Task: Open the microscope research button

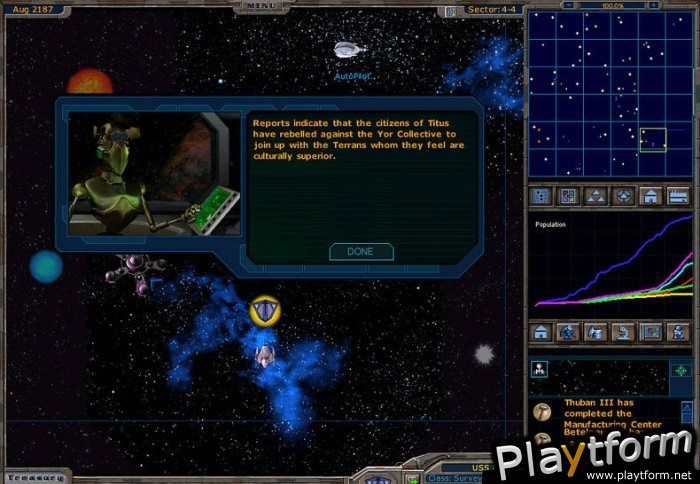Action: pos(623,331)
